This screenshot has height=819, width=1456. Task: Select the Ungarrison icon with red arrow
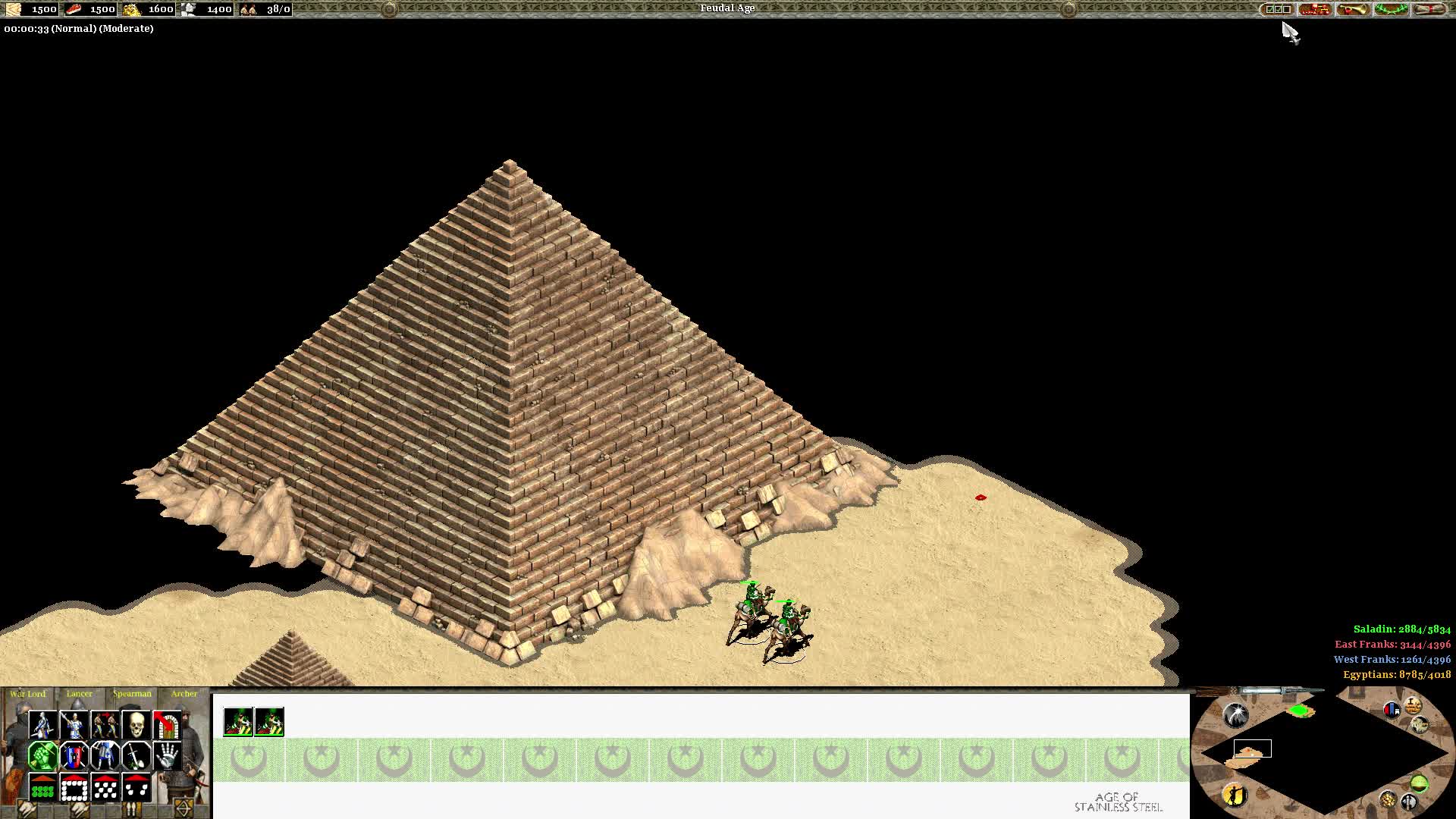coord(166,724)
